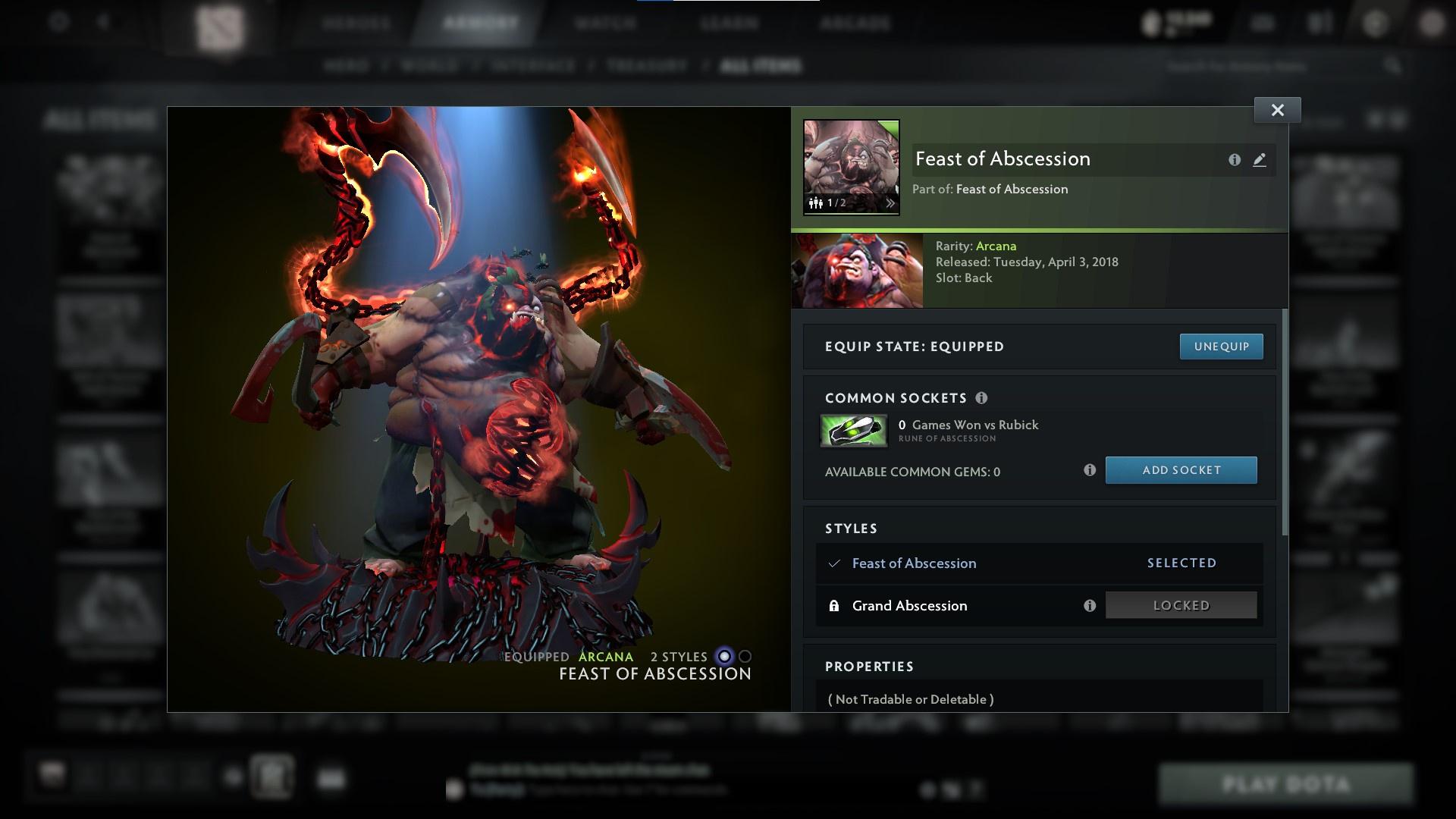
Task: Select the ALL ITEMS section in the breadcrumb
Action: pyautogui.click(x=761, y=66)
